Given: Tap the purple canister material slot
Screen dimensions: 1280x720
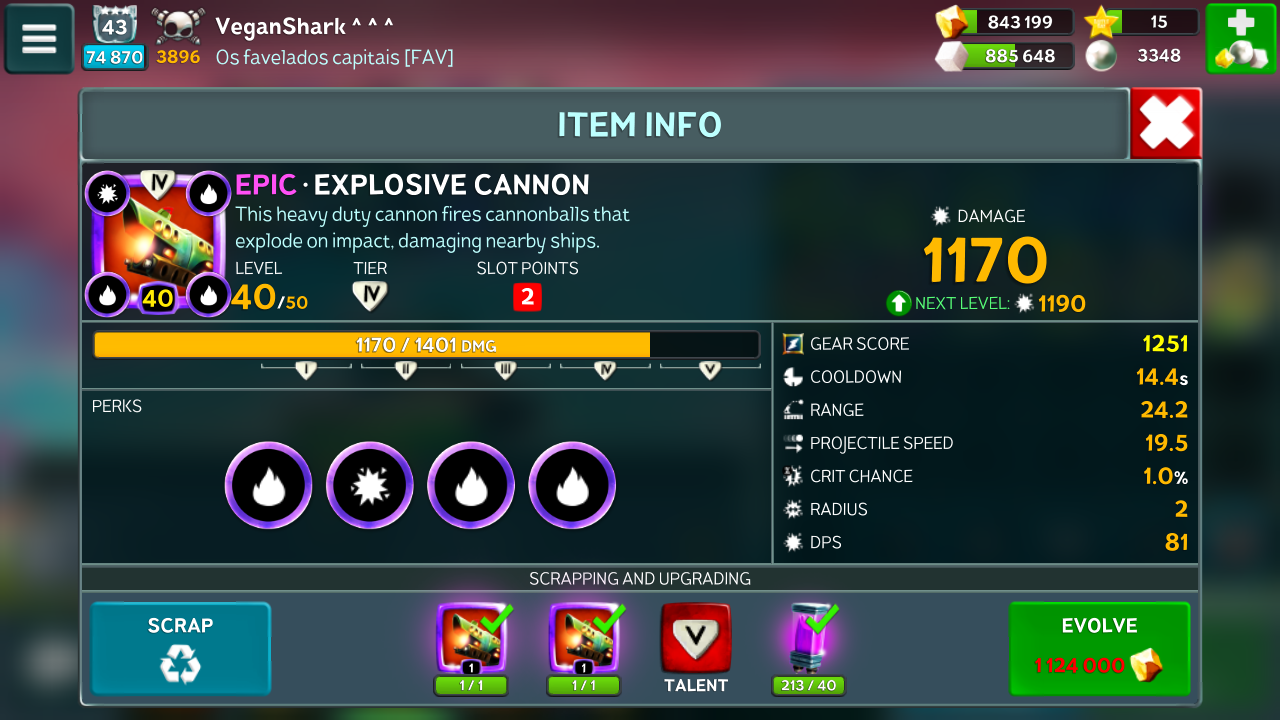Looking at the screenshot, I should pyautogui.click(x=808, y=640).
